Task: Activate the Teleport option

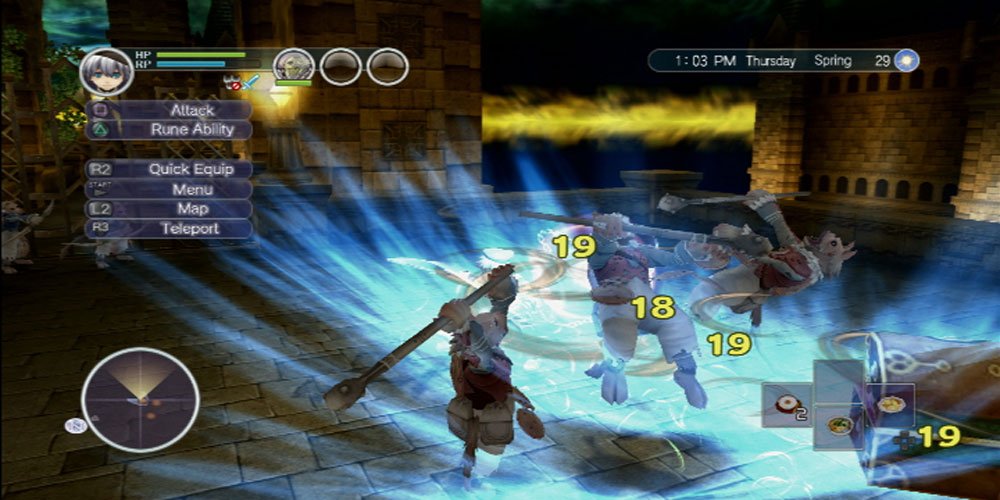Action: pos(168,228)
